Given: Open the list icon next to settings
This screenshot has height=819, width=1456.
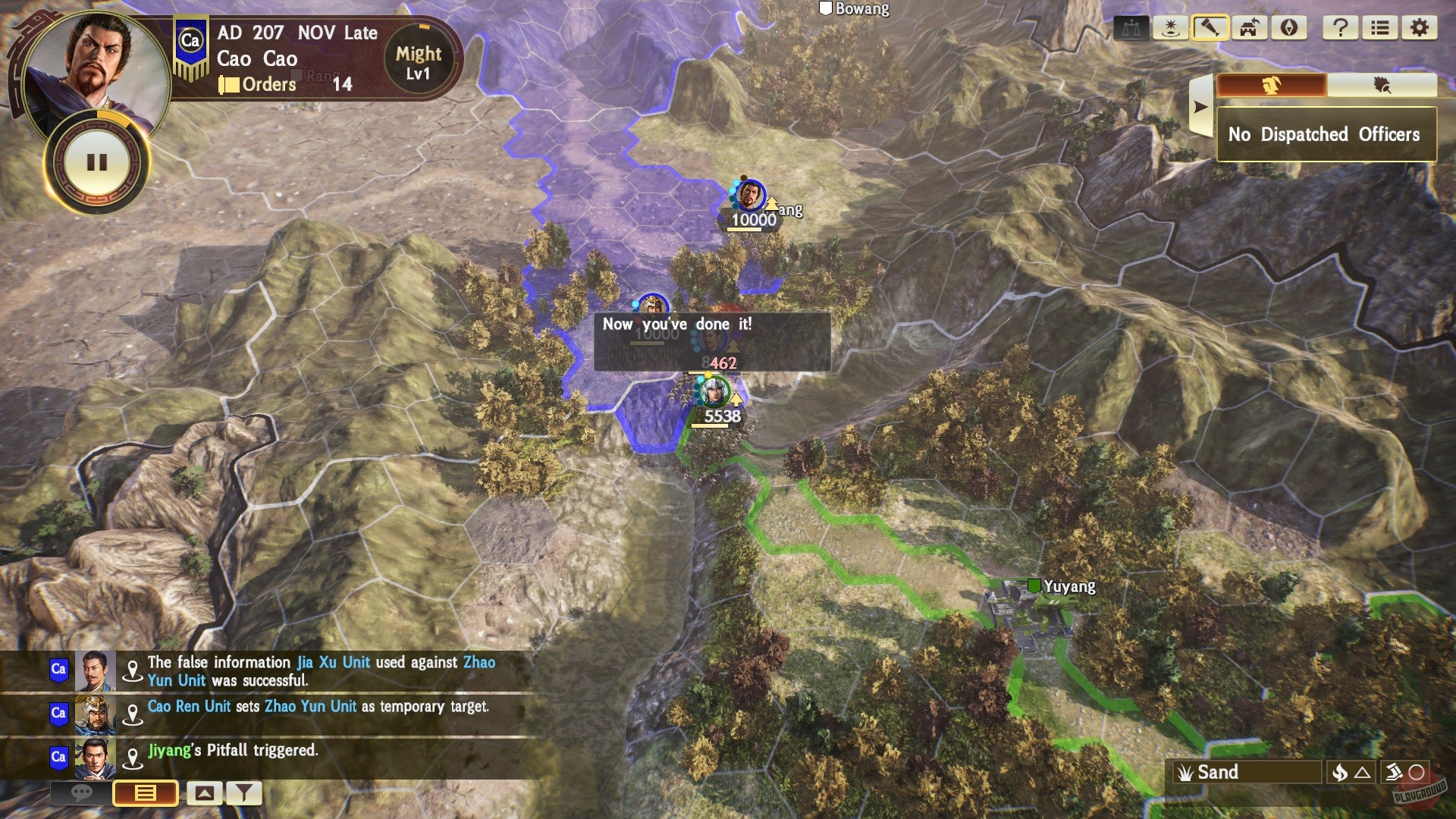Looking at the screenshot, I should pos(1381,28).
